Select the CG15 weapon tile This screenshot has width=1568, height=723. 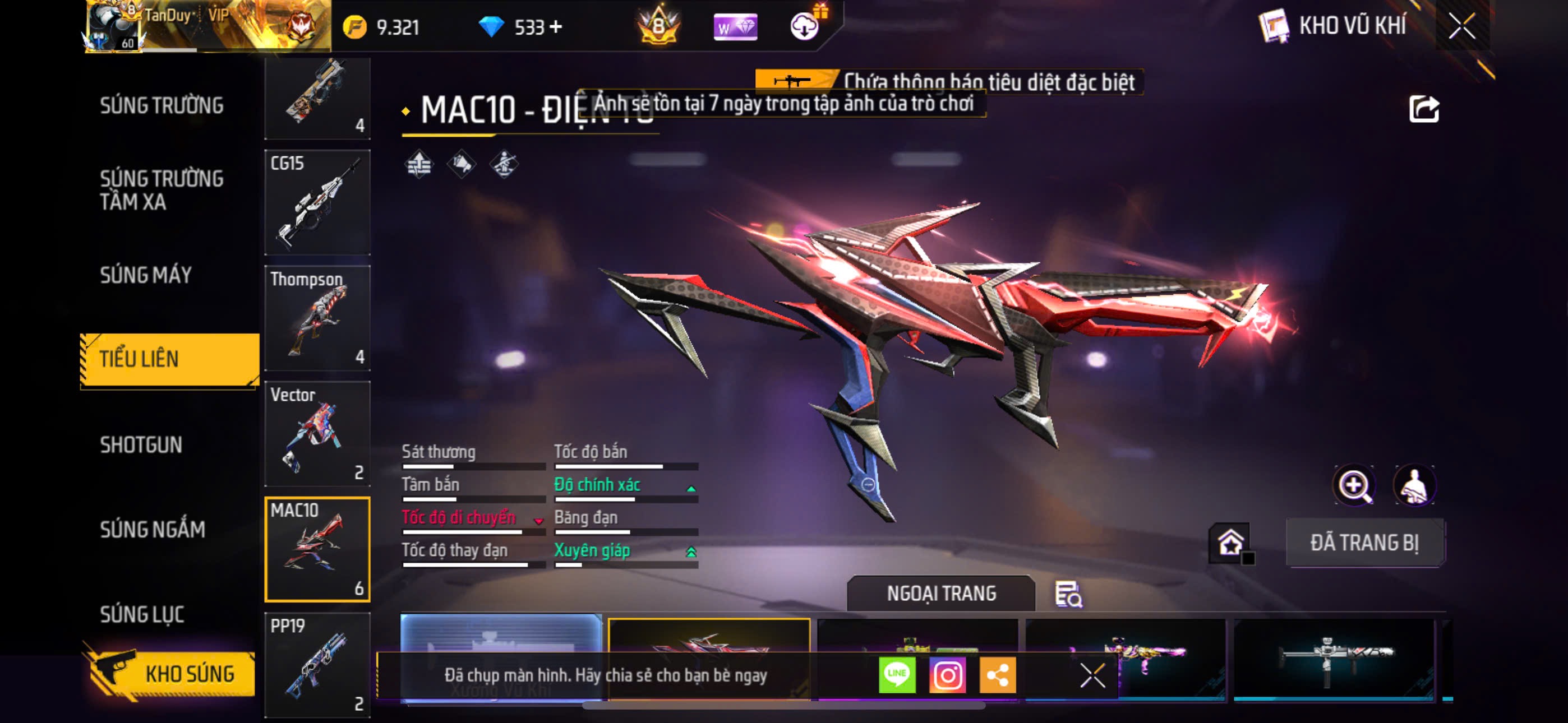click(317, 203)
